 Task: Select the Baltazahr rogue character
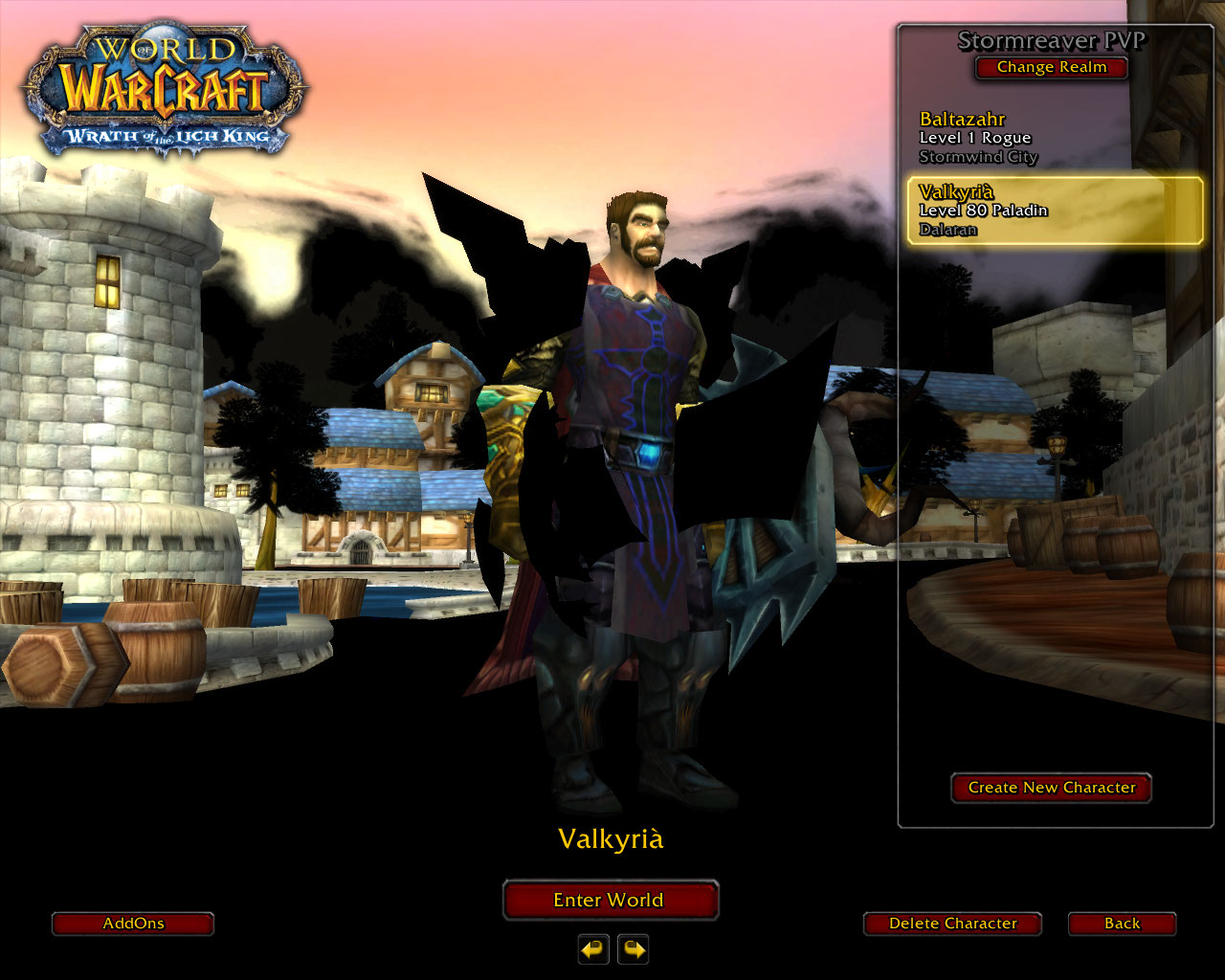click(978, 138)
